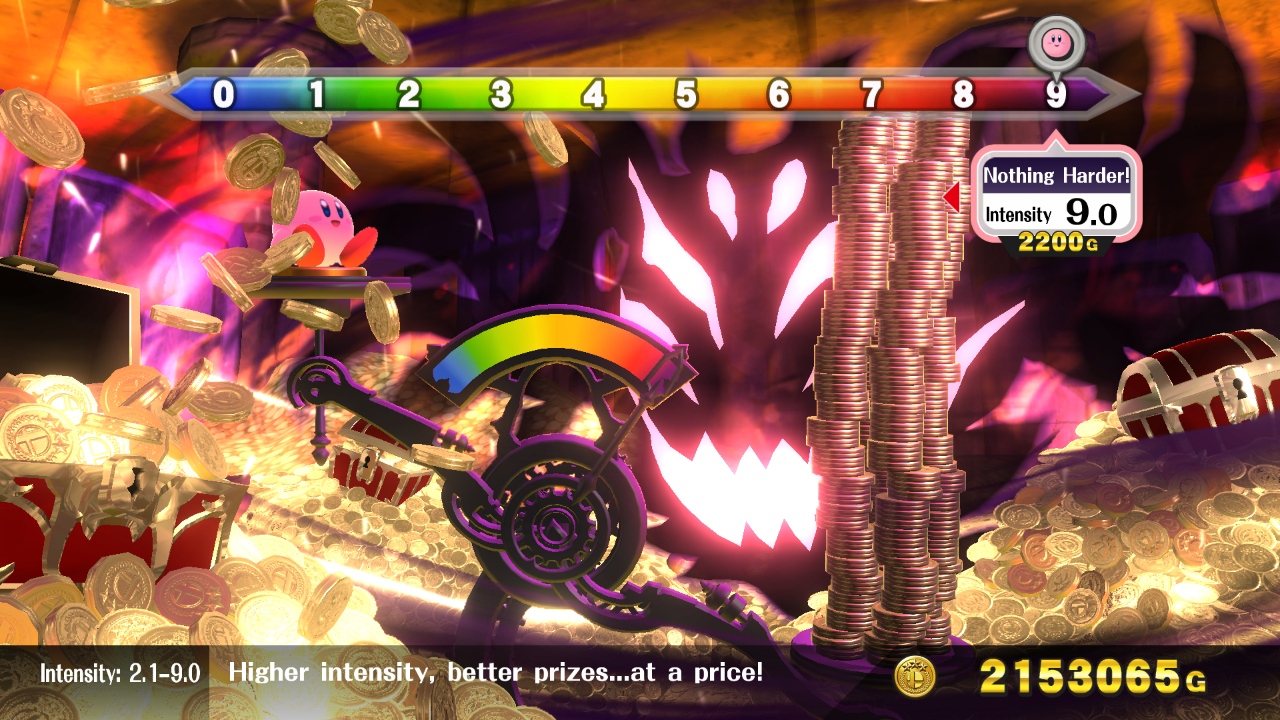This screenshot has height=720, width=1280.
Task: Choose intensity 5 on the scale
Action: [x=686, y=95]
